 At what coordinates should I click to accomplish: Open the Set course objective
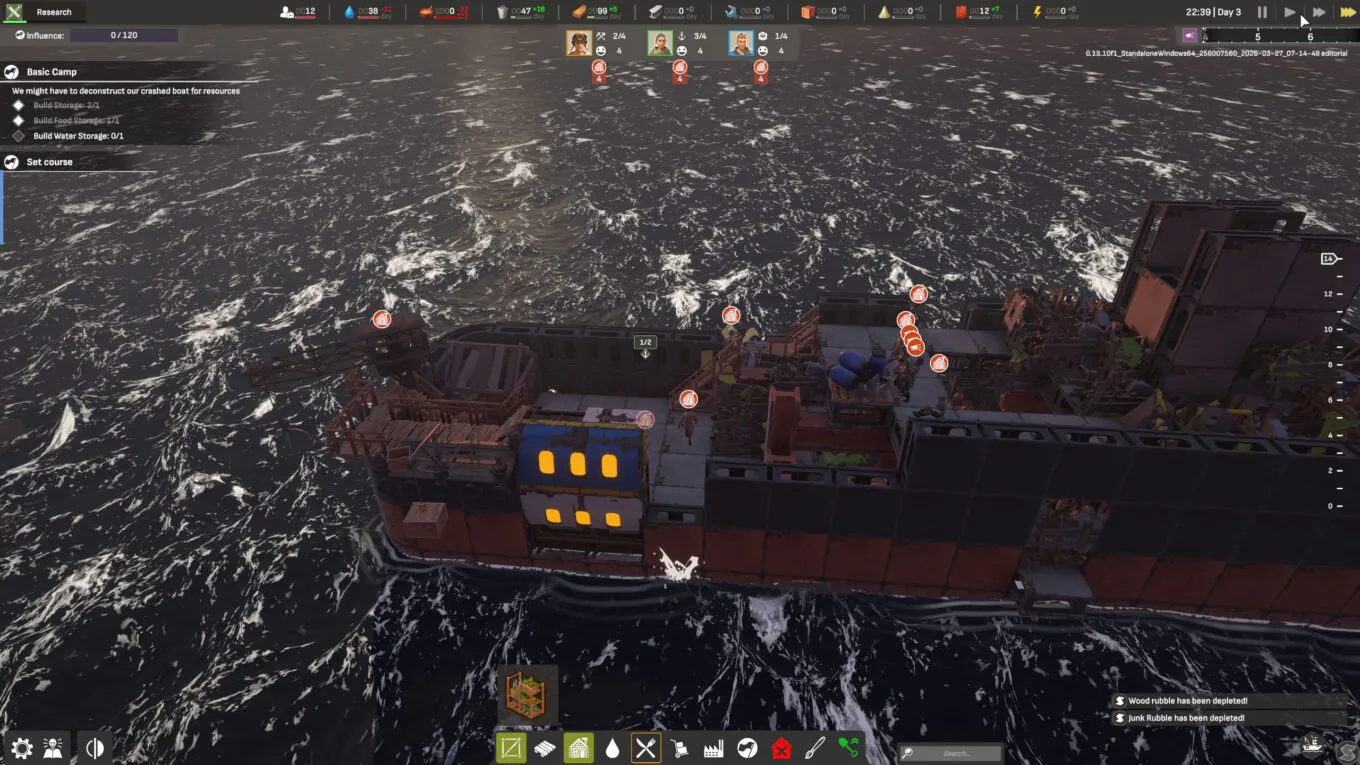[49, 162]
